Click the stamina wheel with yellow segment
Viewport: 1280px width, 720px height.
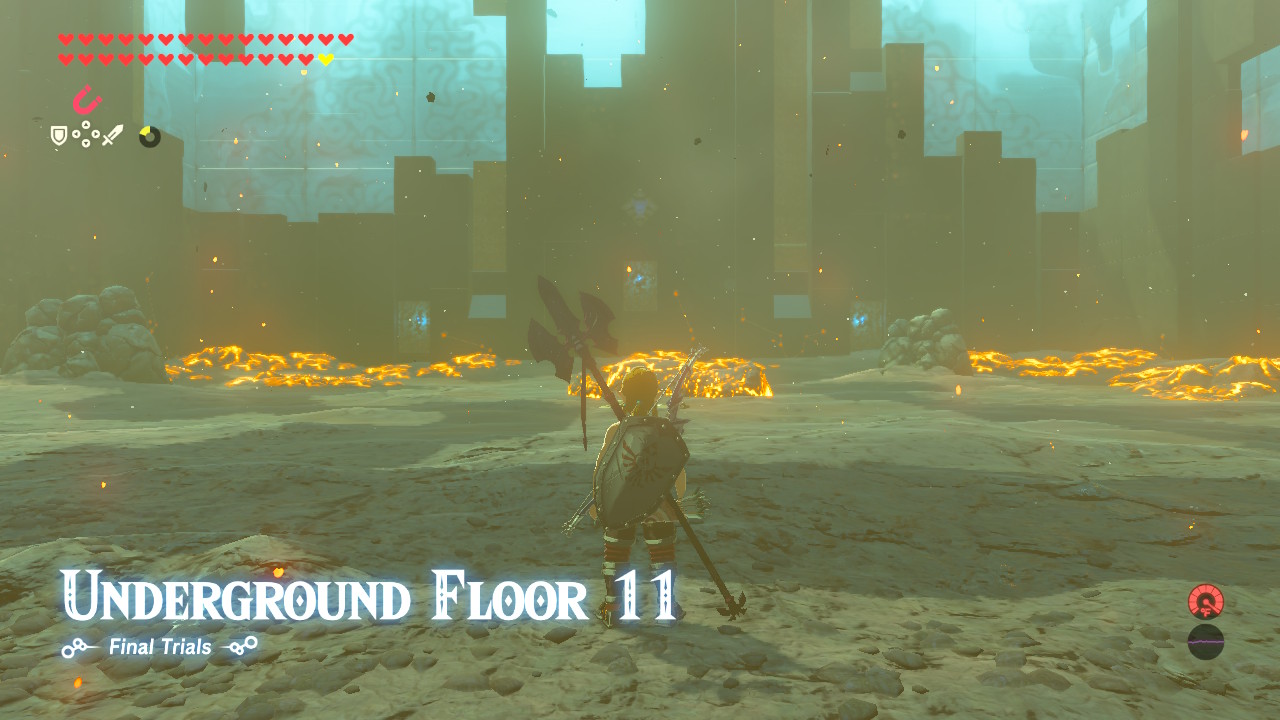point(150,135)
